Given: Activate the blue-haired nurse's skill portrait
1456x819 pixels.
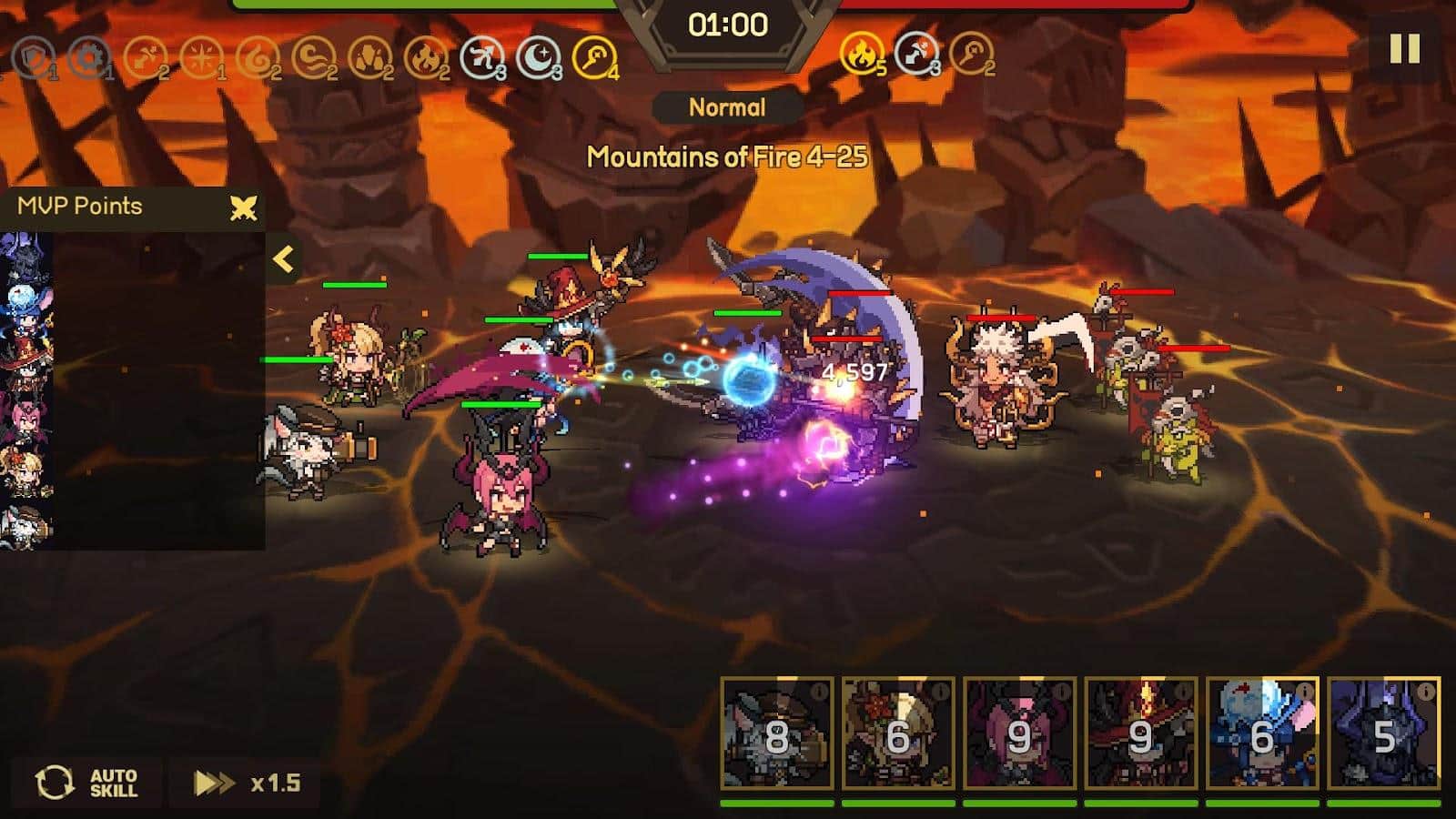Looking at the screenshot, I should click(x=1261, y=733).
